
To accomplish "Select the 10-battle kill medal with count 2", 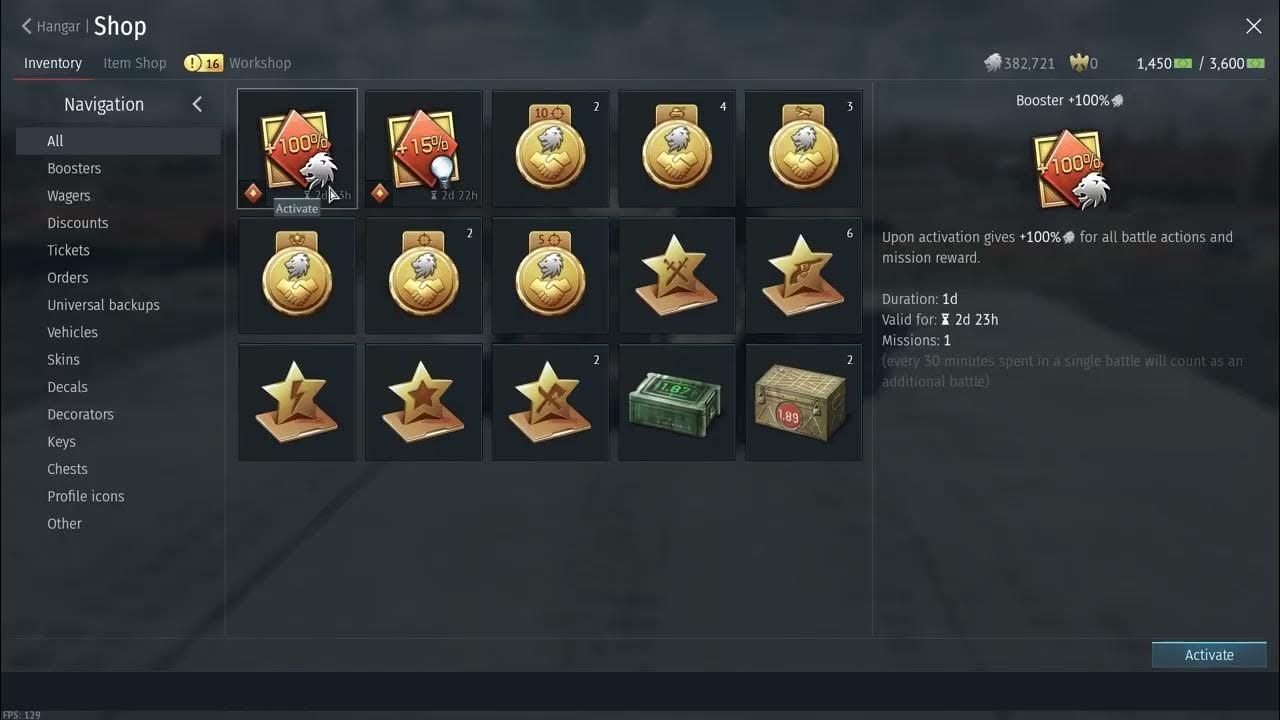I will click(550, 148).
